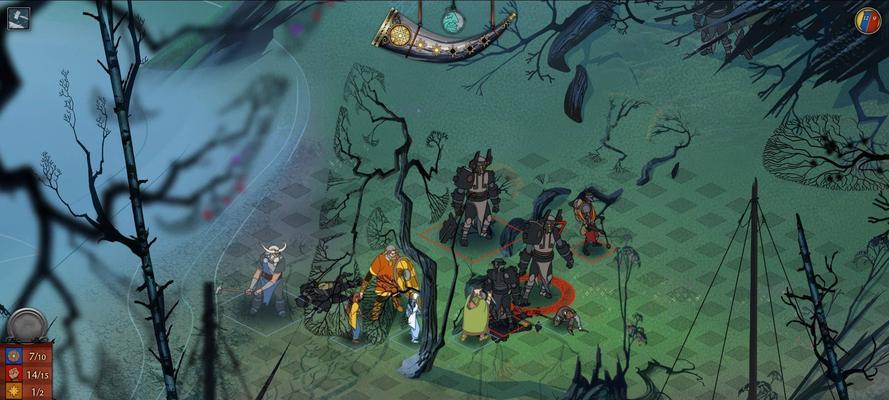This screenshot has height=400, width=889.
Task: Click the yellow willpower star icon
Action: click(x=14, y=391)
